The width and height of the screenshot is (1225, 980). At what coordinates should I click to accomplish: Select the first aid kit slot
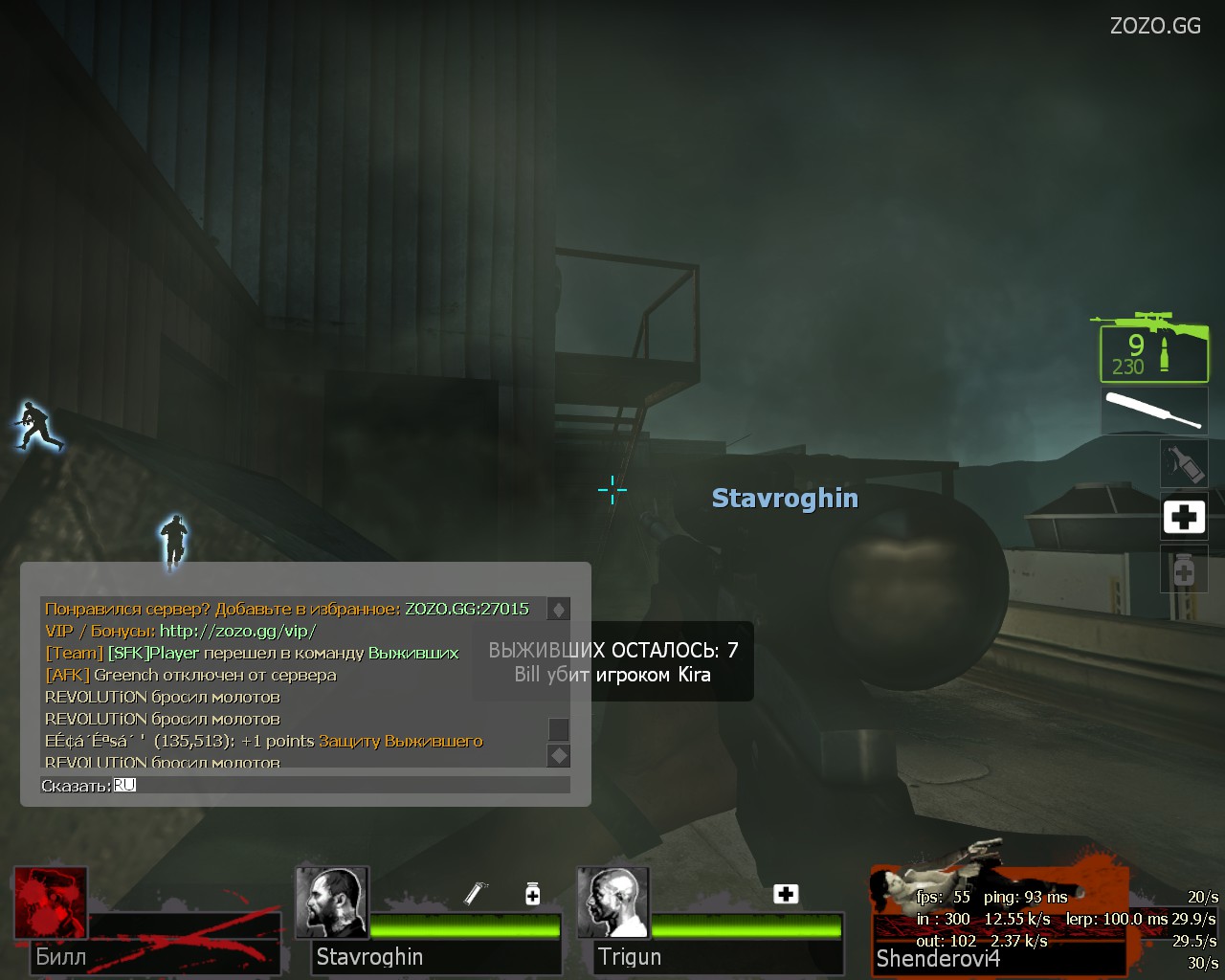click(x=1183, y=518)
